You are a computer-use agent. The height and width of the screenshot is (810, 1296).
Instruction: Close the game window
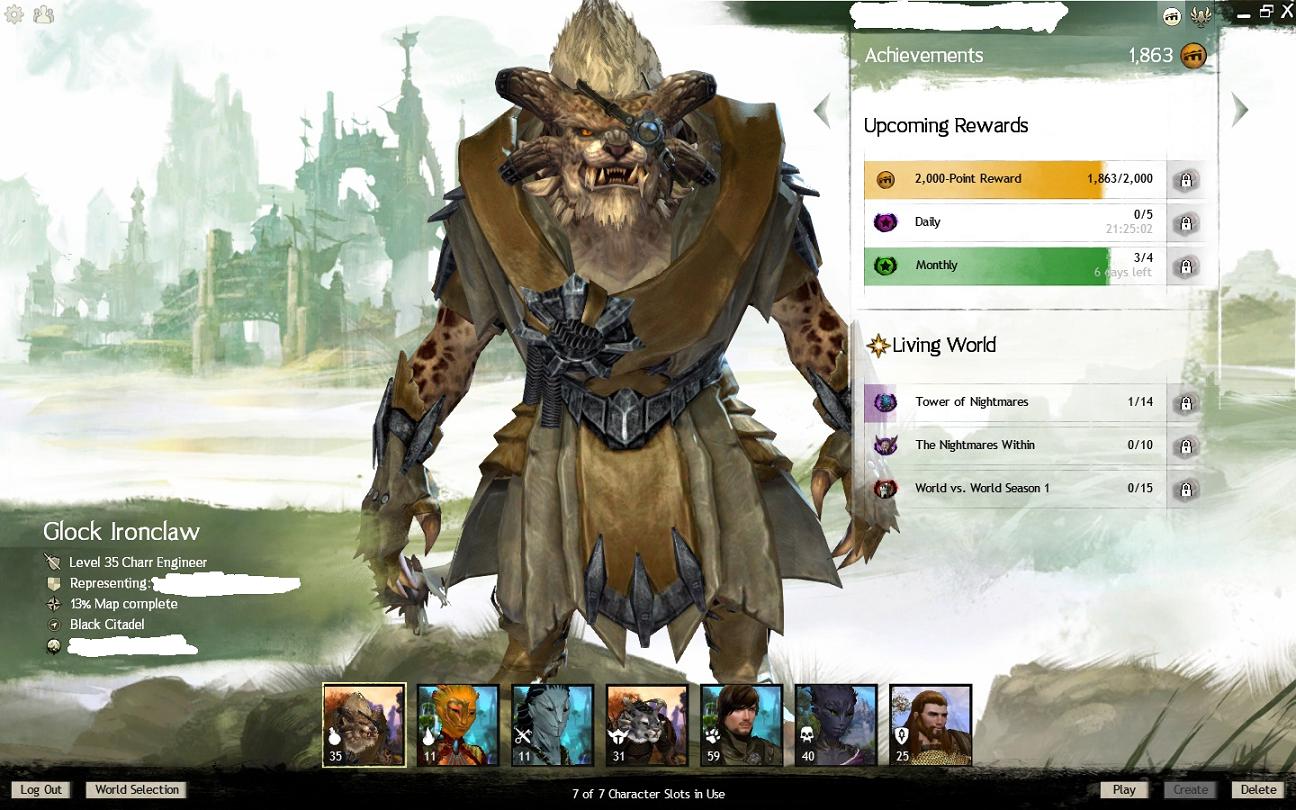tap(1285, 12)
